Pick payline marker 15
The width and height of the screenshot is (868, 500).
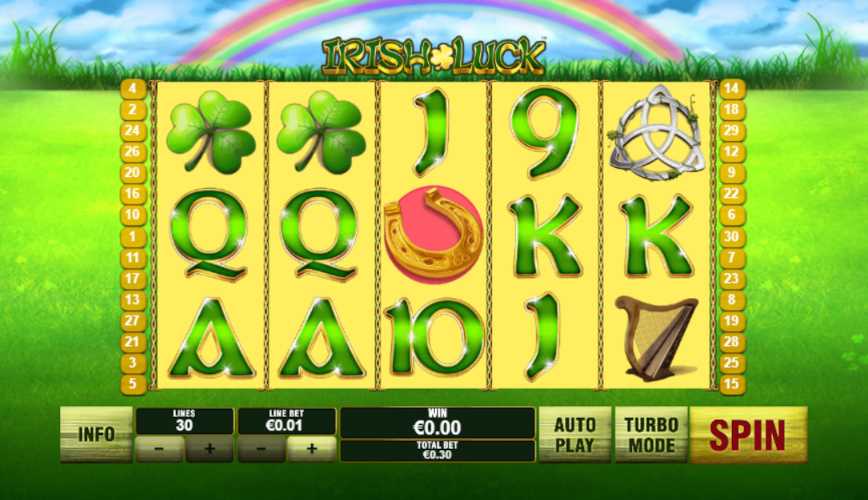[x=731, y=383]
